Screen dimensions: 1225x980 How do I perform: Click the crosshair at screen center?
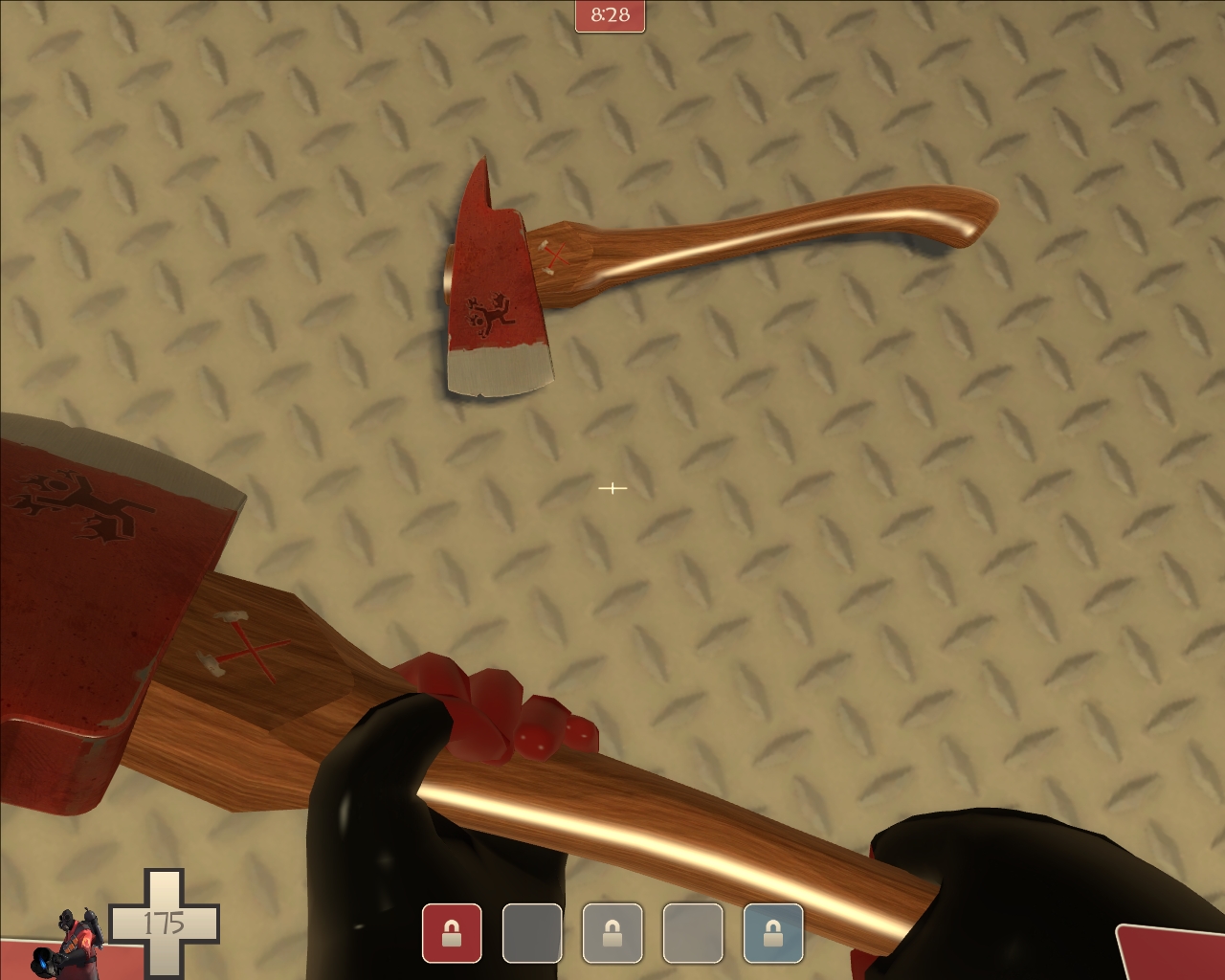612,488
